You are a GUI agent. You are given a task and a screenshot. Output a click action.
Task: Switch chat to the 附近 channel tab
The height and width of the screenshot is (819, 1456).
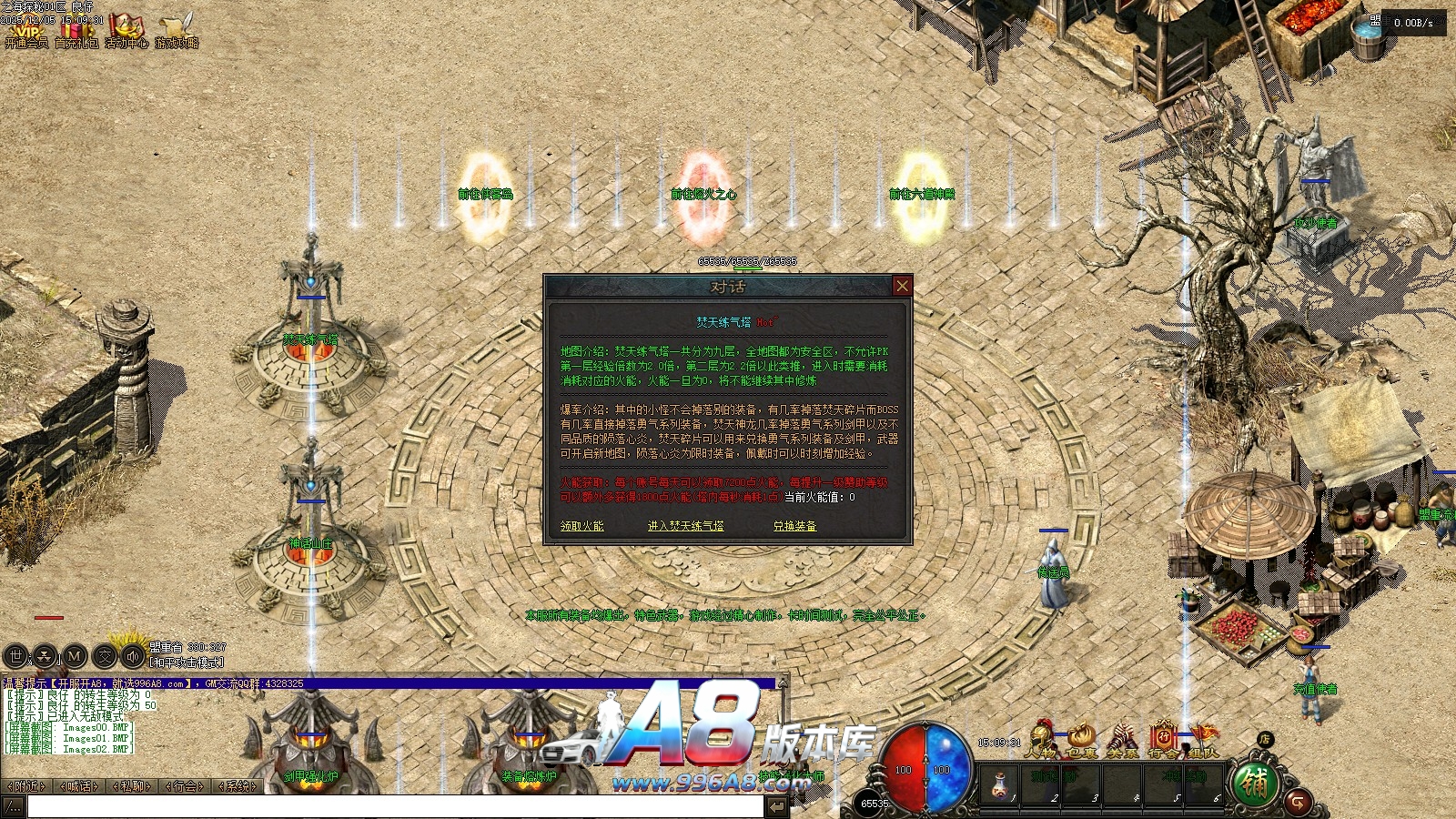point(26,786)
